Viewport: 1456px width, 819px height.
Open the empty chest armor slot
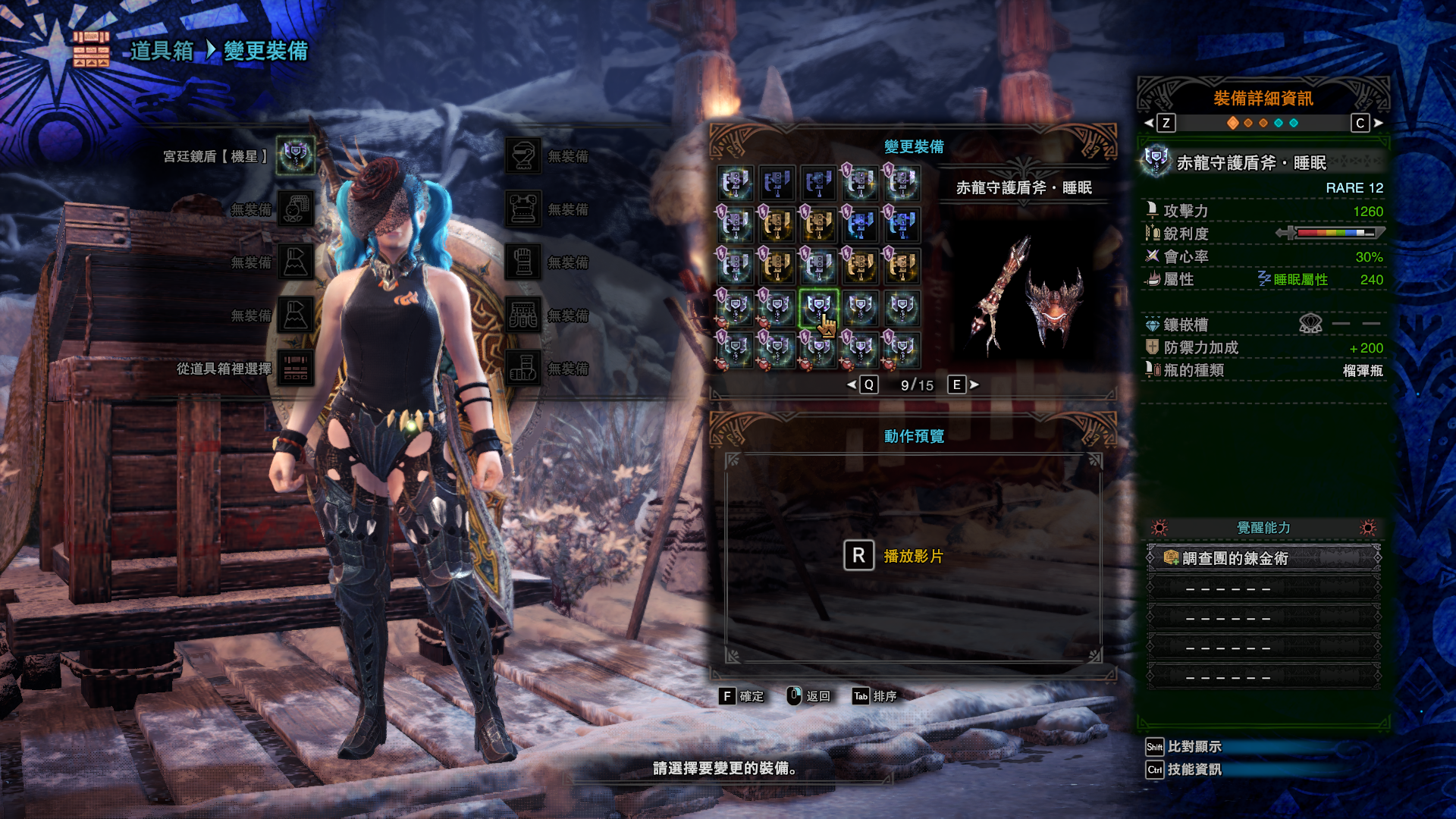click(x=524, y=209)
